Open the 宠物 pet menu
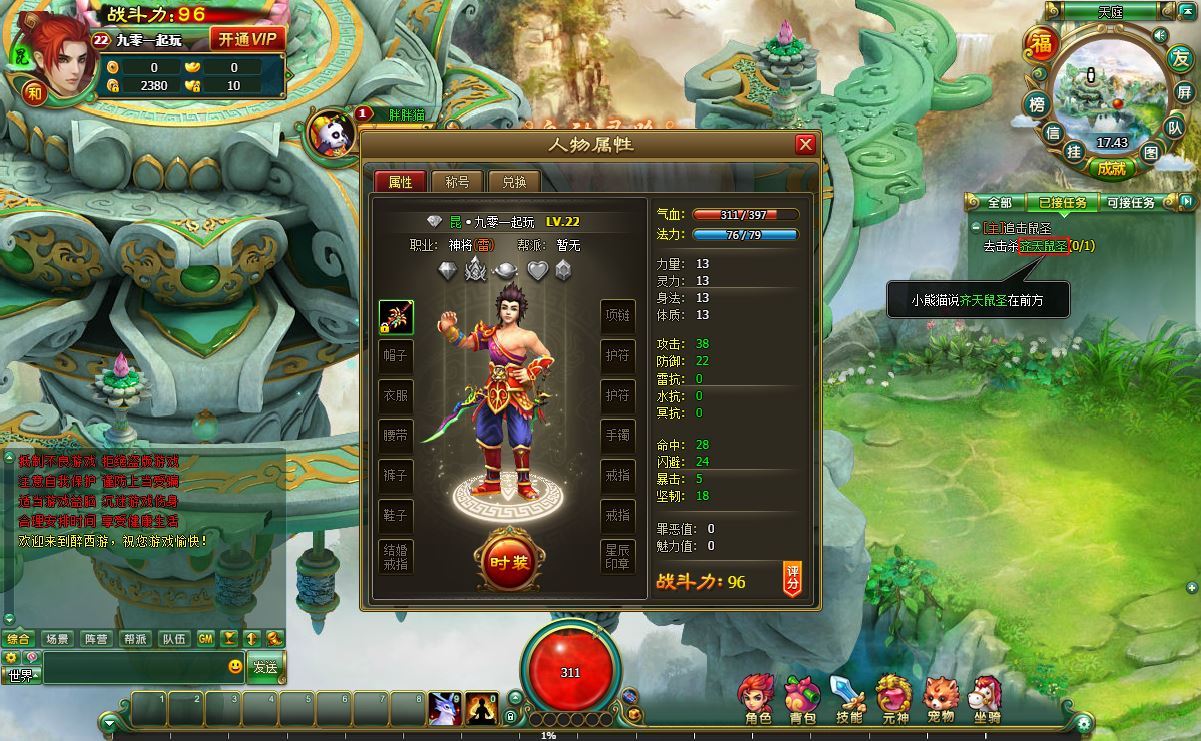The width and height of the screenshot is (1201, 741). click(940, 698)
